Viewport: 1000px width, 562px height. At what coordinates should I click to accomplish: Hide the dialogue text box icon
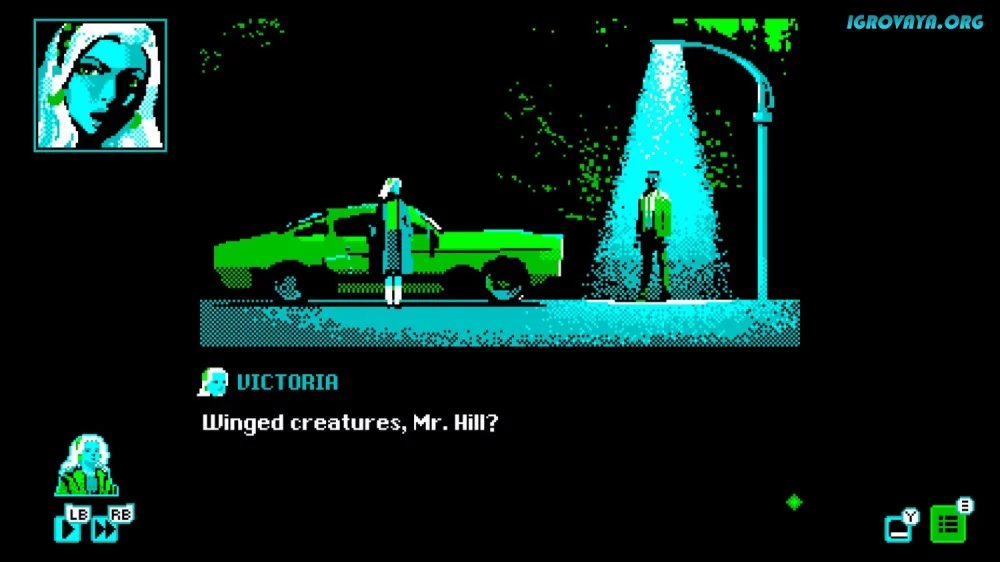coord(898,527)
